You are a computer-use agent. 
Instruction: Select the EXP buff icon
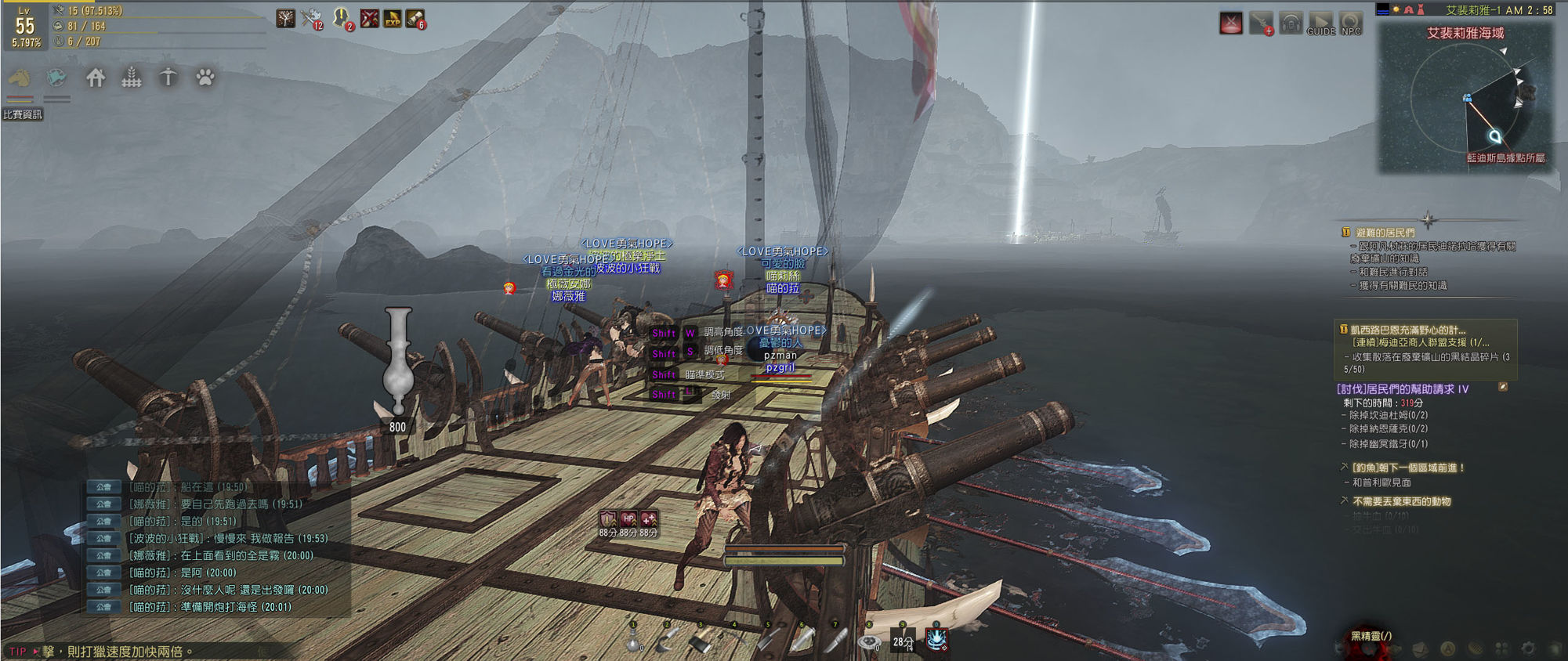pyautogui.click(x=393, y=18)
